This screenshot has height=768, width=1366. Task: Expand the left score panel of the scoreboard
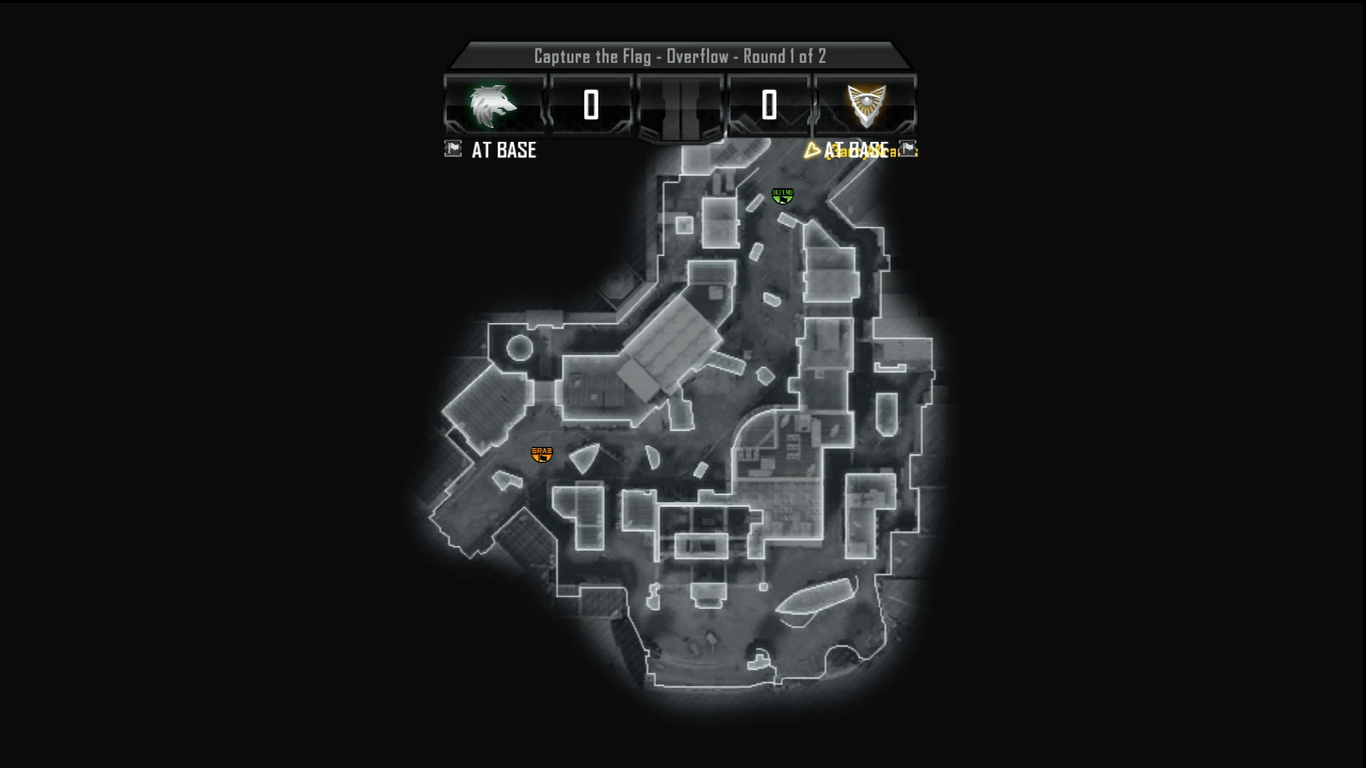588,104
